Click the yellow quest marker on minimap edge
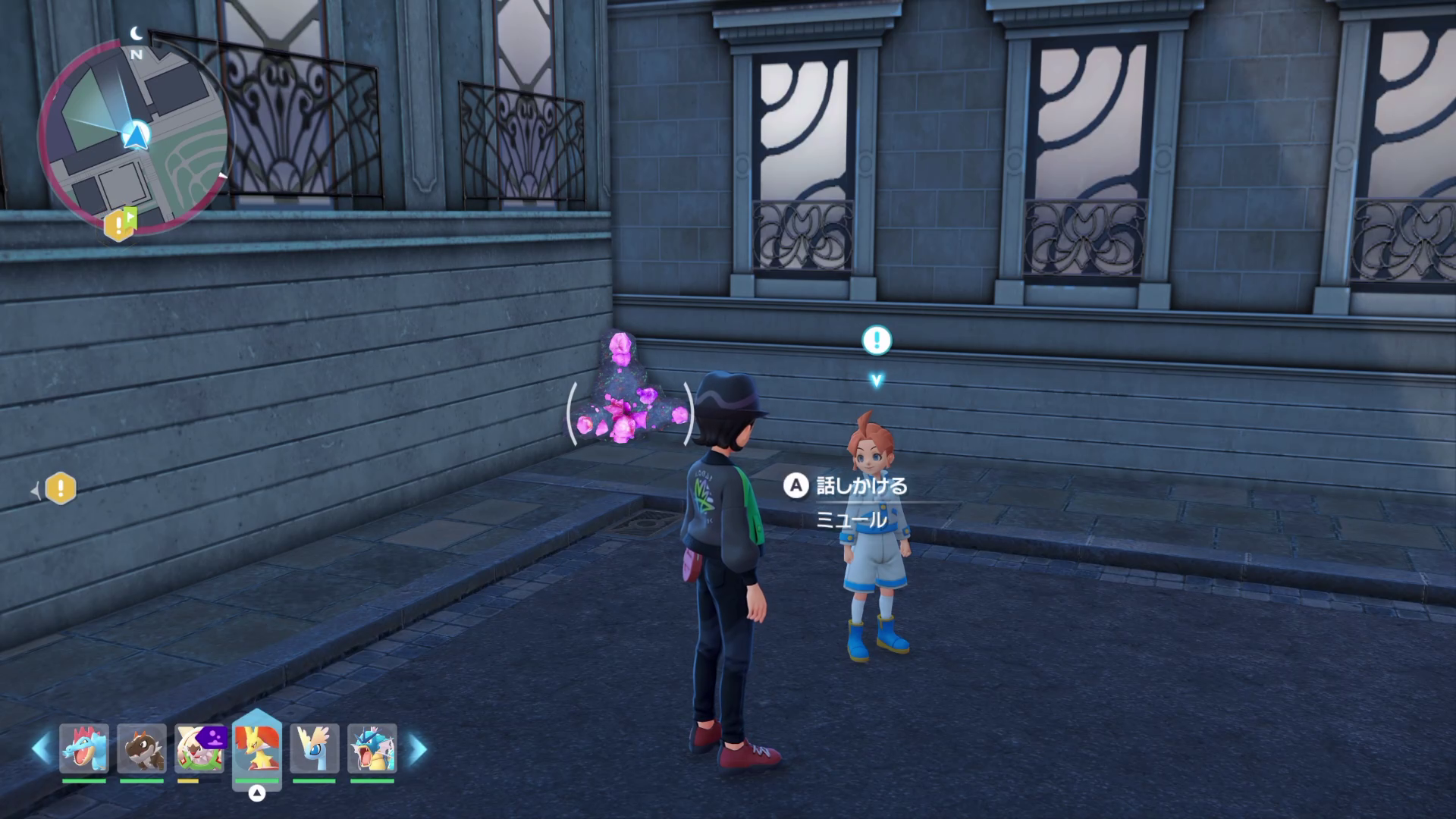Image resolution: width=1456 pixels, height=819 pixels. (119, 224)
